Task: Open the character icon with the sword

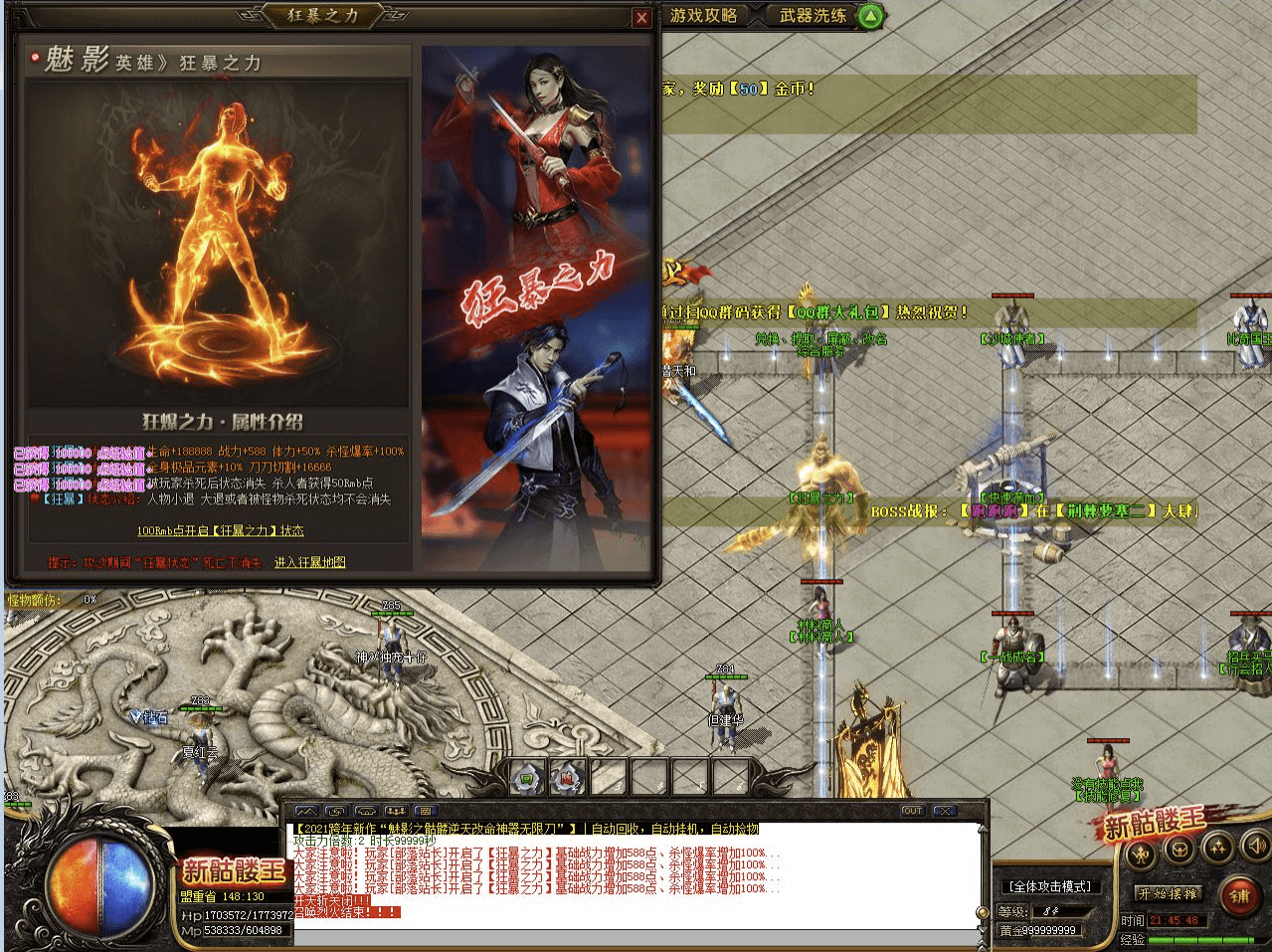Action: point(1142,853)
